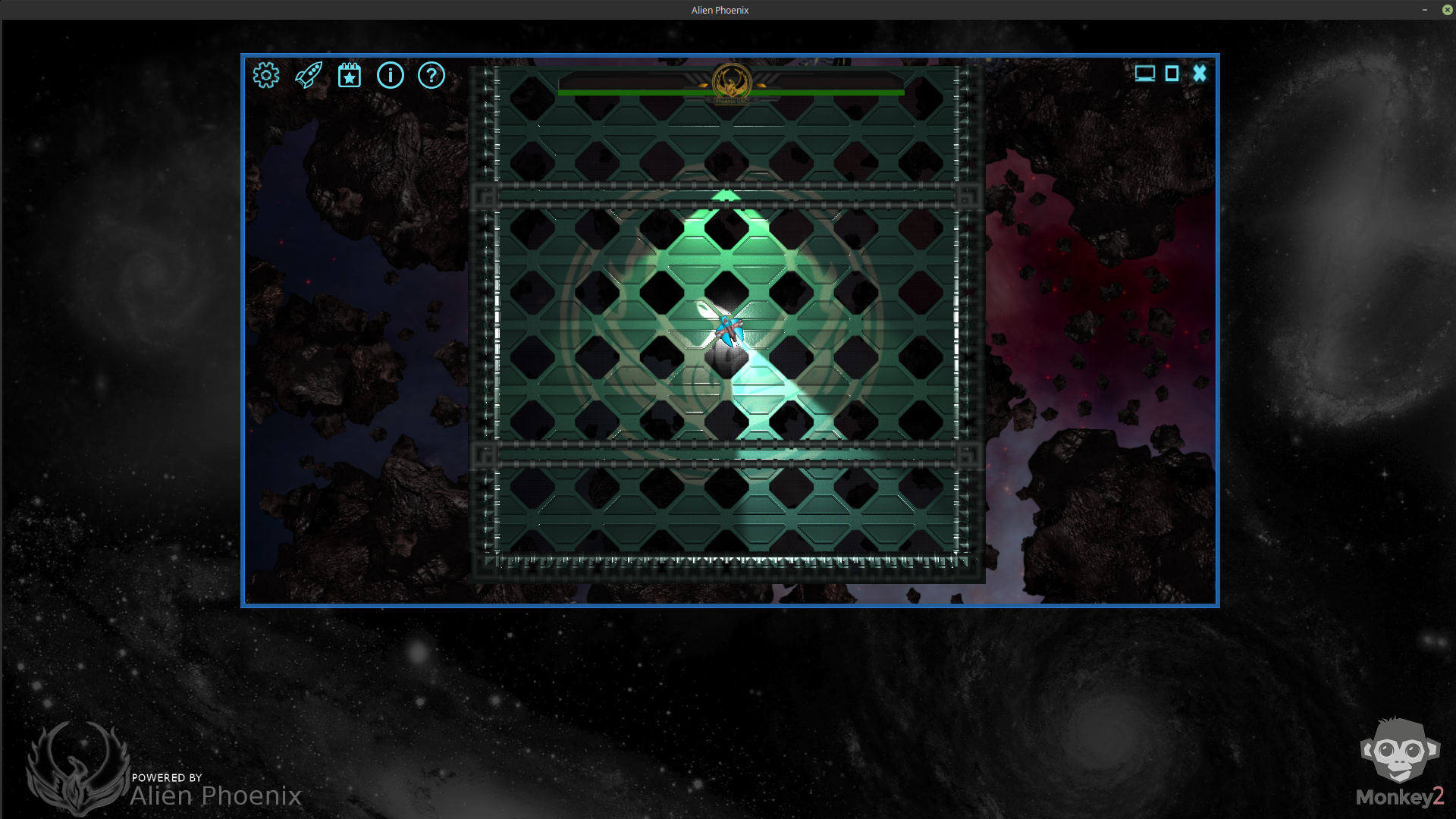Screen dimensions: 1456x819
Task: Click the rocket ship icon
Action: (x=309, y=75)
